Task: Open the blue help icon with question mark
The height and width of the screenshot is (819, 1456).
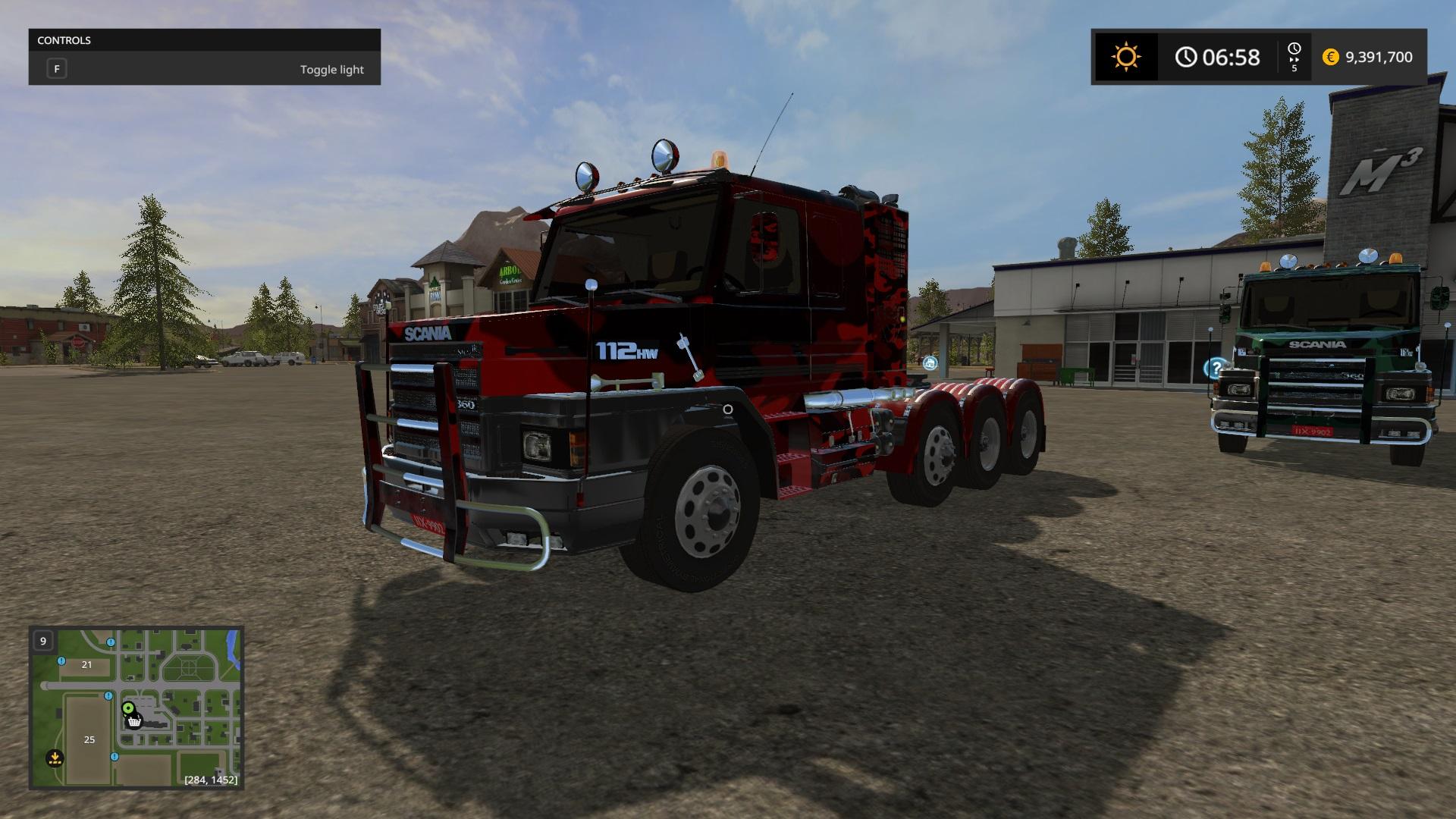Action: (1215, 369)
